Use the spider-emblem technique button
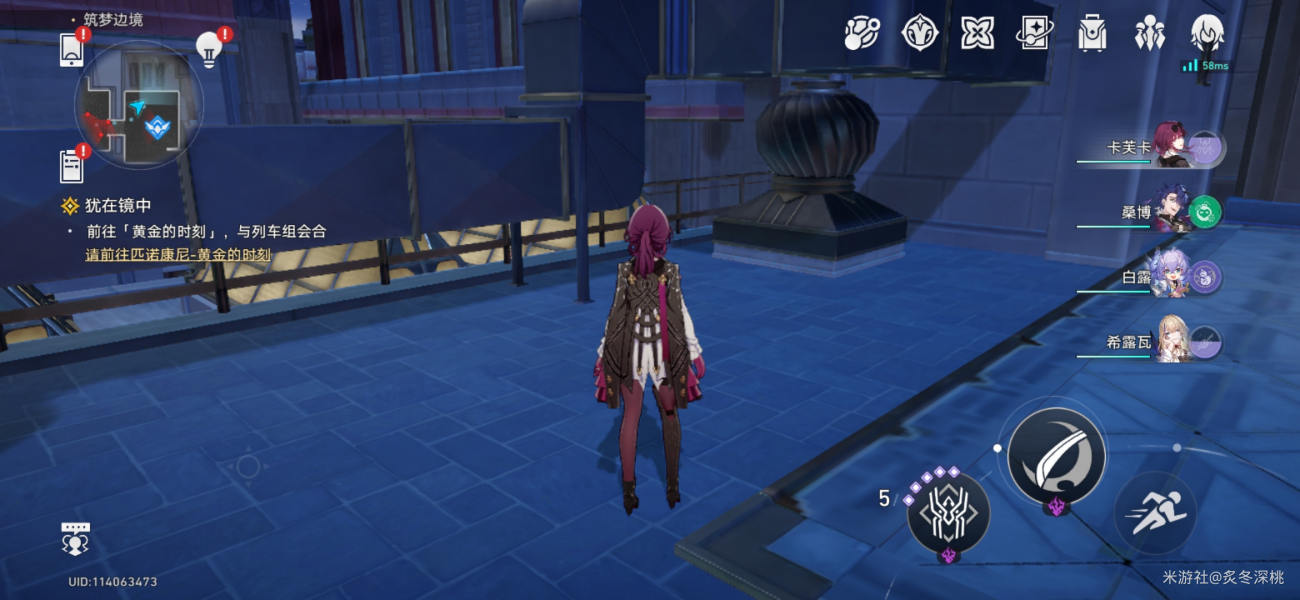Screen dimensions: 1300x600 tap(948, 514)
